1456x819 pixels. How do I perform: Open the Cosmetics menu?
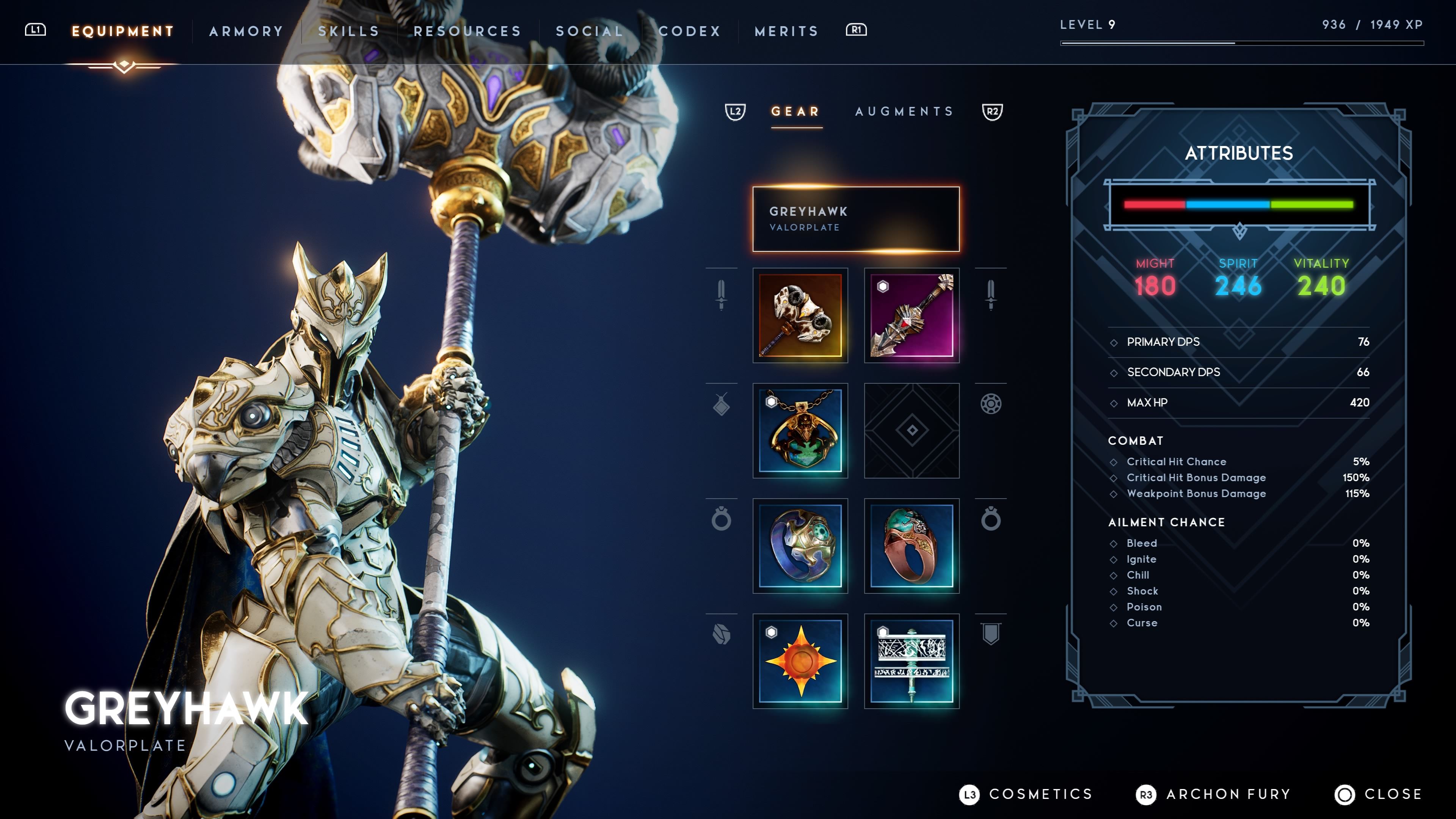(1026, 794)
